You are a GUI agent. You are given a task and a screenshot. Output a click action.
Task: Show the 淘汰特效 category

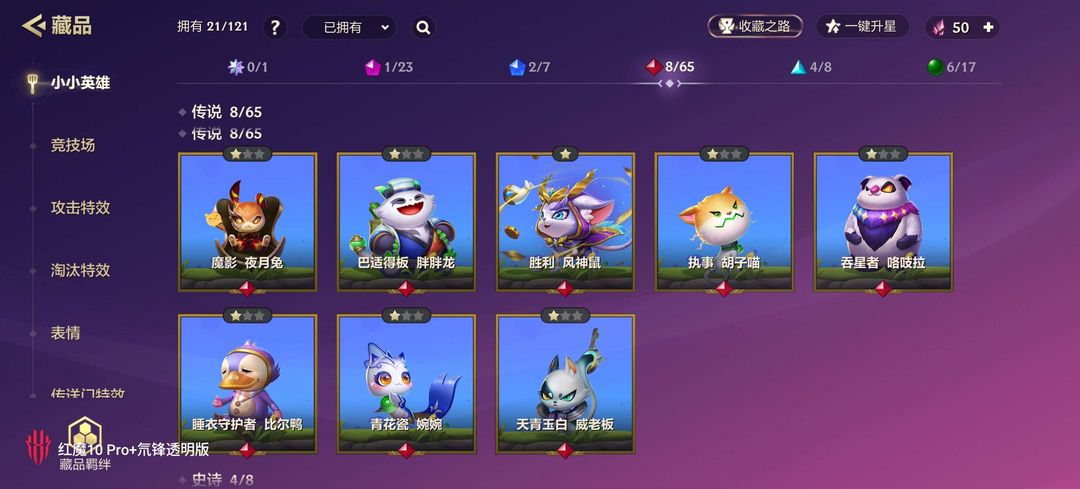80,270
